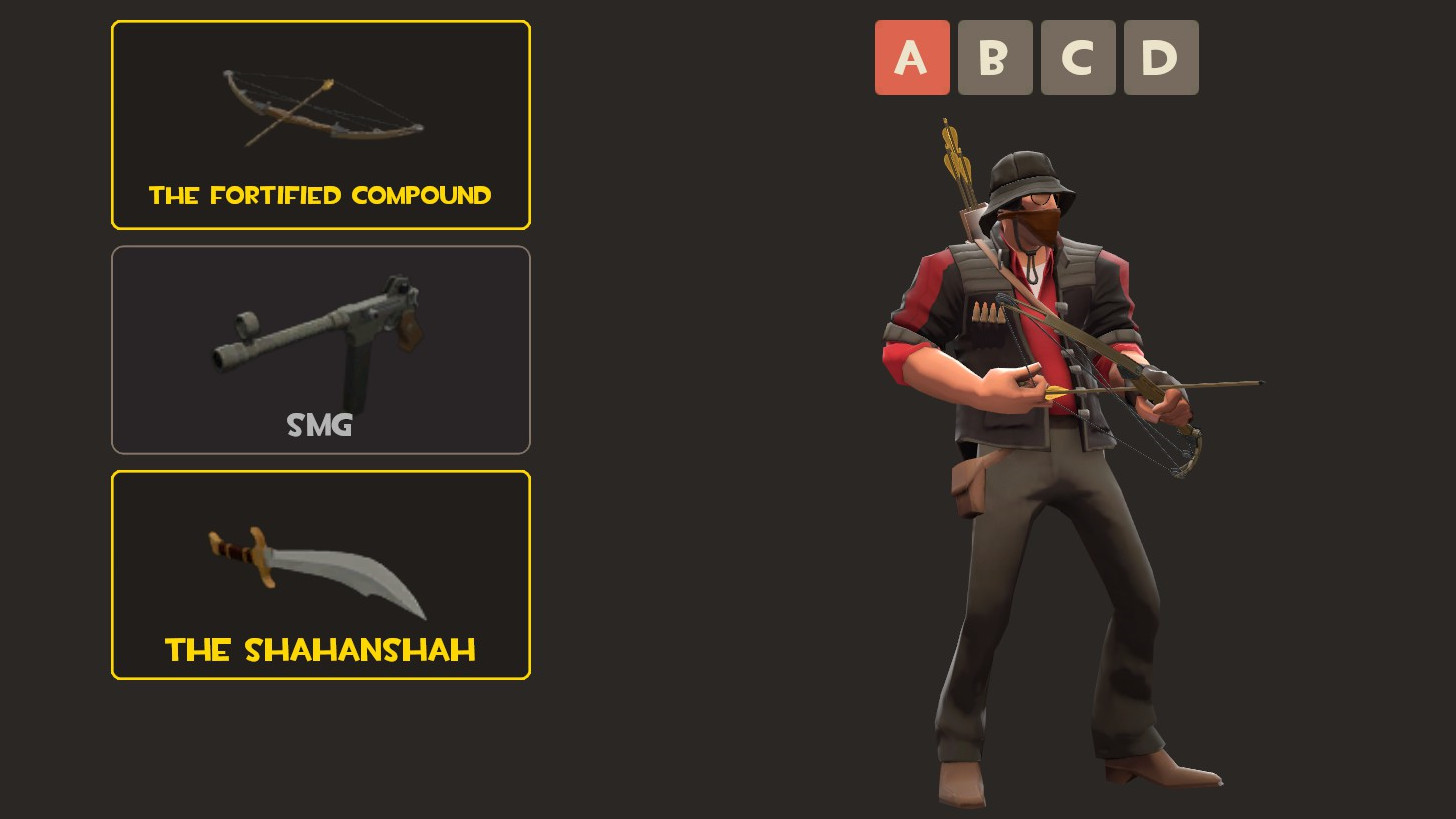Toggle the equipped Fortified Compound slot off
1456x819 pixels.
tap(320, 125)
